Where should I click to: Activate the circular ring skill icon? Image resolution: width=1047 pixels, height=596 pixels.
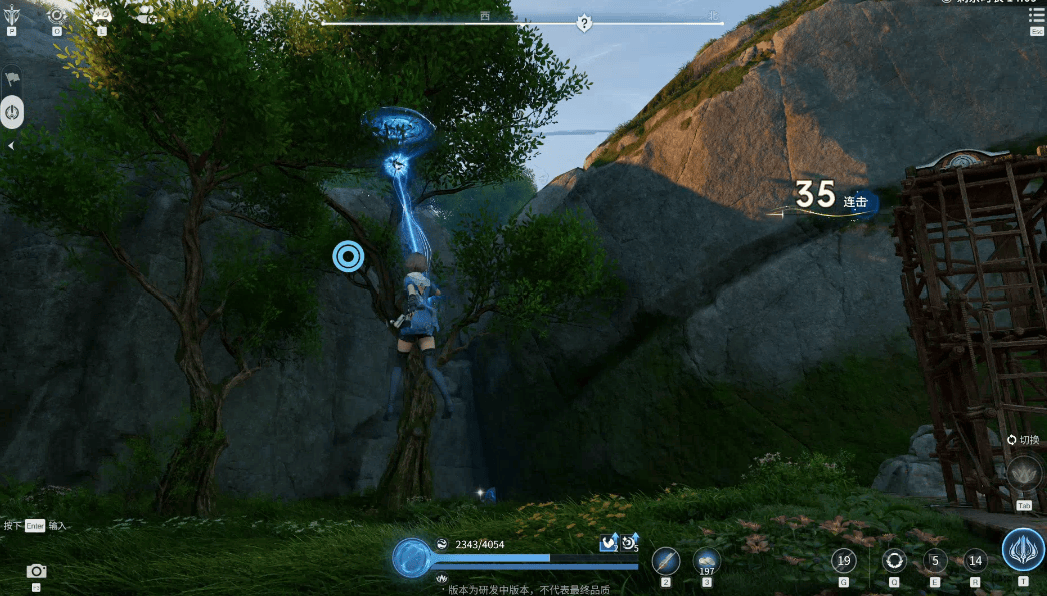[893, 561]
